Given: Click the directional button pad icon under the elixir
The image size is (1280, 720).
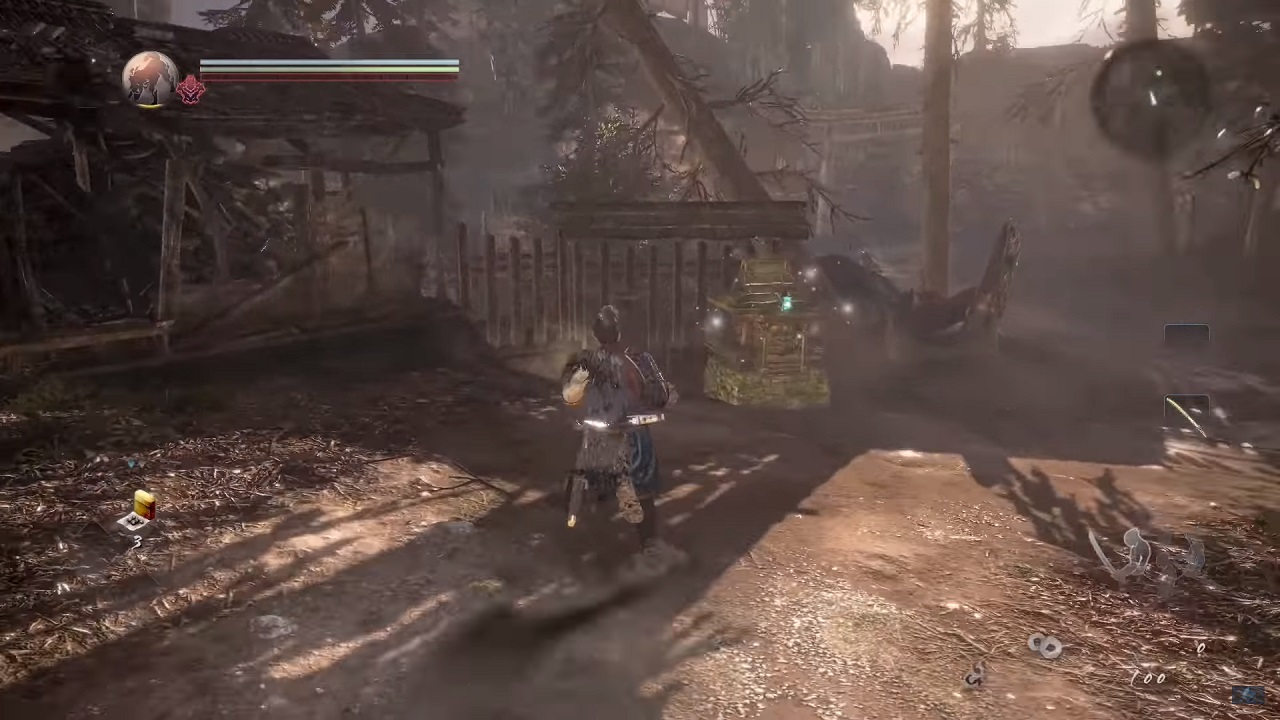Looking at the screenshot, I should [x=137, y=522].
